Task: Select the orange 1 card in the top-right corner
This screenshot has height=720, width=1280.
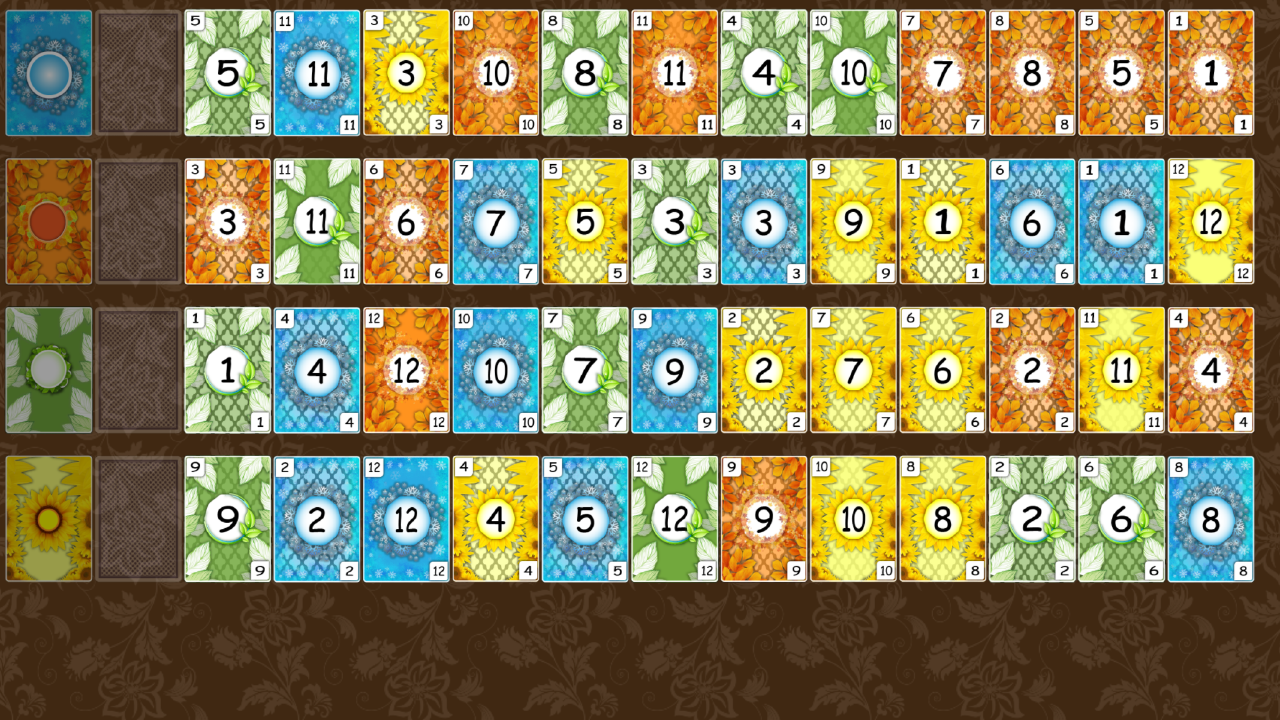Action: (x=1210, y=73)
